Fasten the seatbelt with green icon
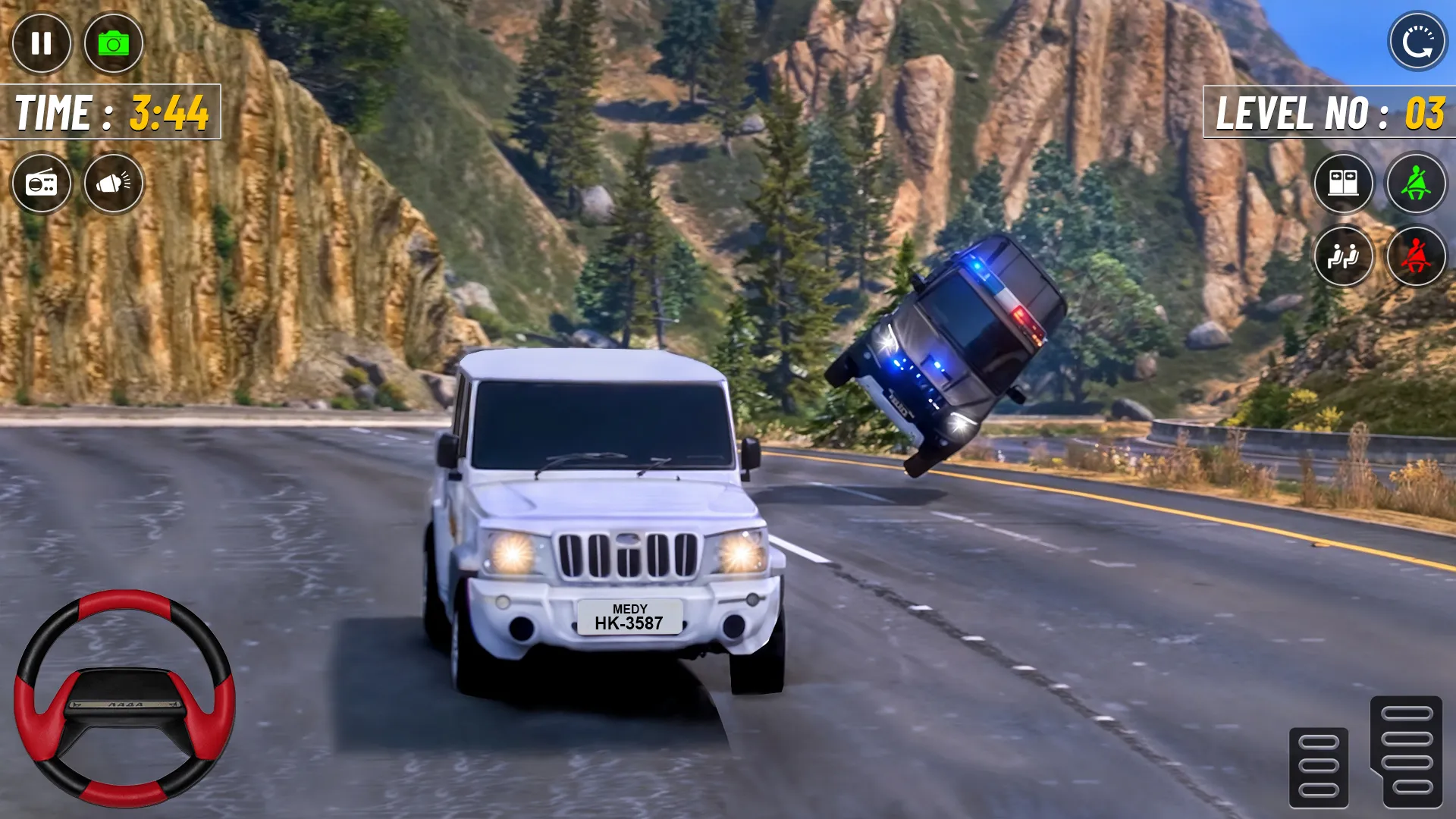The height and width of the screenshot is (819, 1456). (x=1415, y=184)
